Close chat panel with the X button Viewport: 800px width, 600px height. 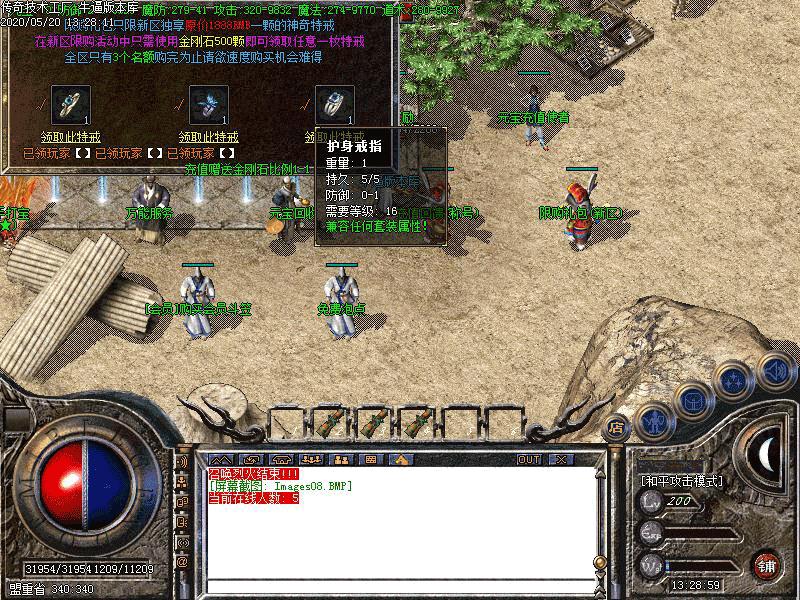(x=560, y=459)
